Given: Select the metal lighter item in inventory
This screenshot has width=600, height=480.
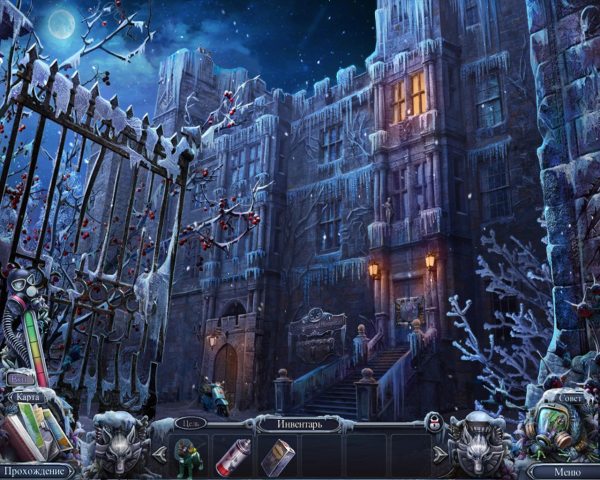Looking at the screenshot, I should tap(280, 456).
